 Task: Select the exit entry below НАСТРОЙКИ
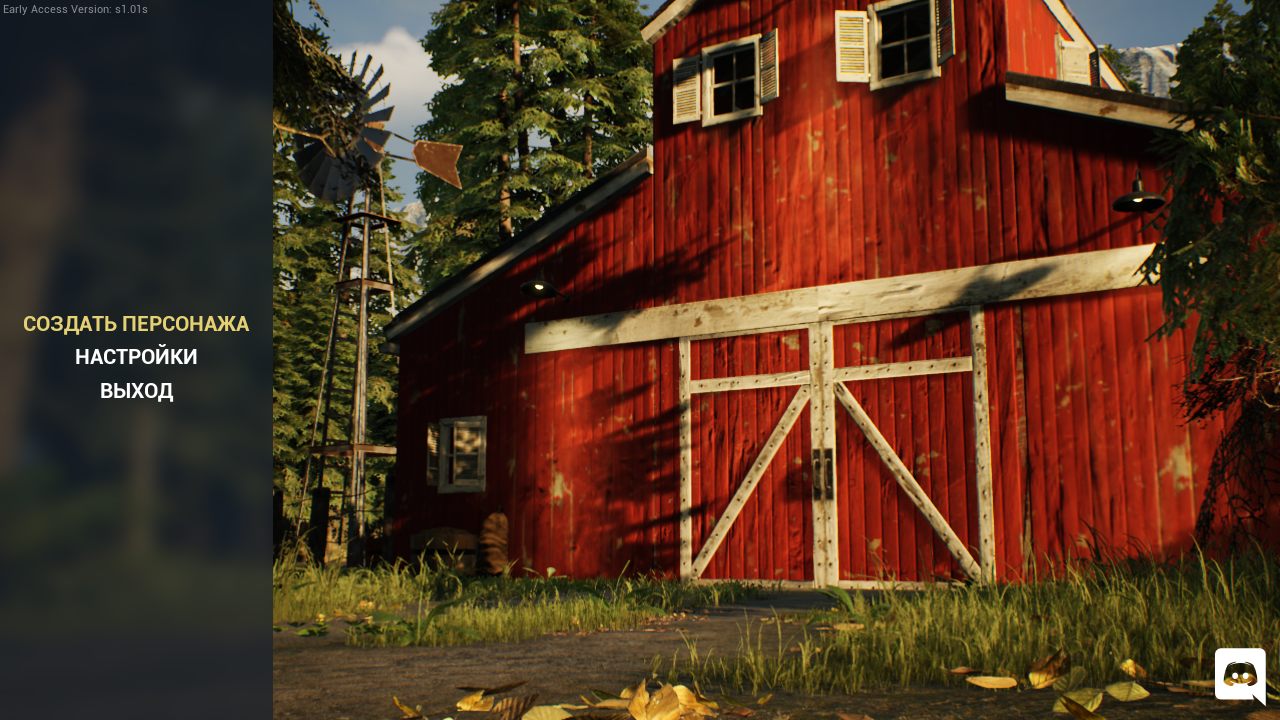(x=136, y=391)
